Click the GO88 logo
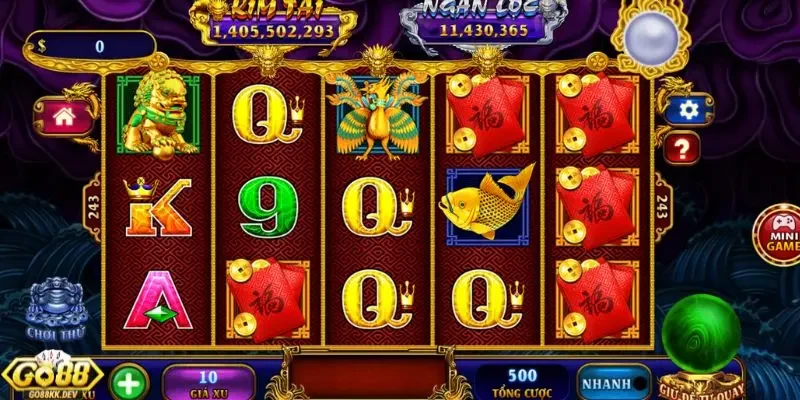Image resolution: width=800 pixels, height=400 pixels. (53, 377)
